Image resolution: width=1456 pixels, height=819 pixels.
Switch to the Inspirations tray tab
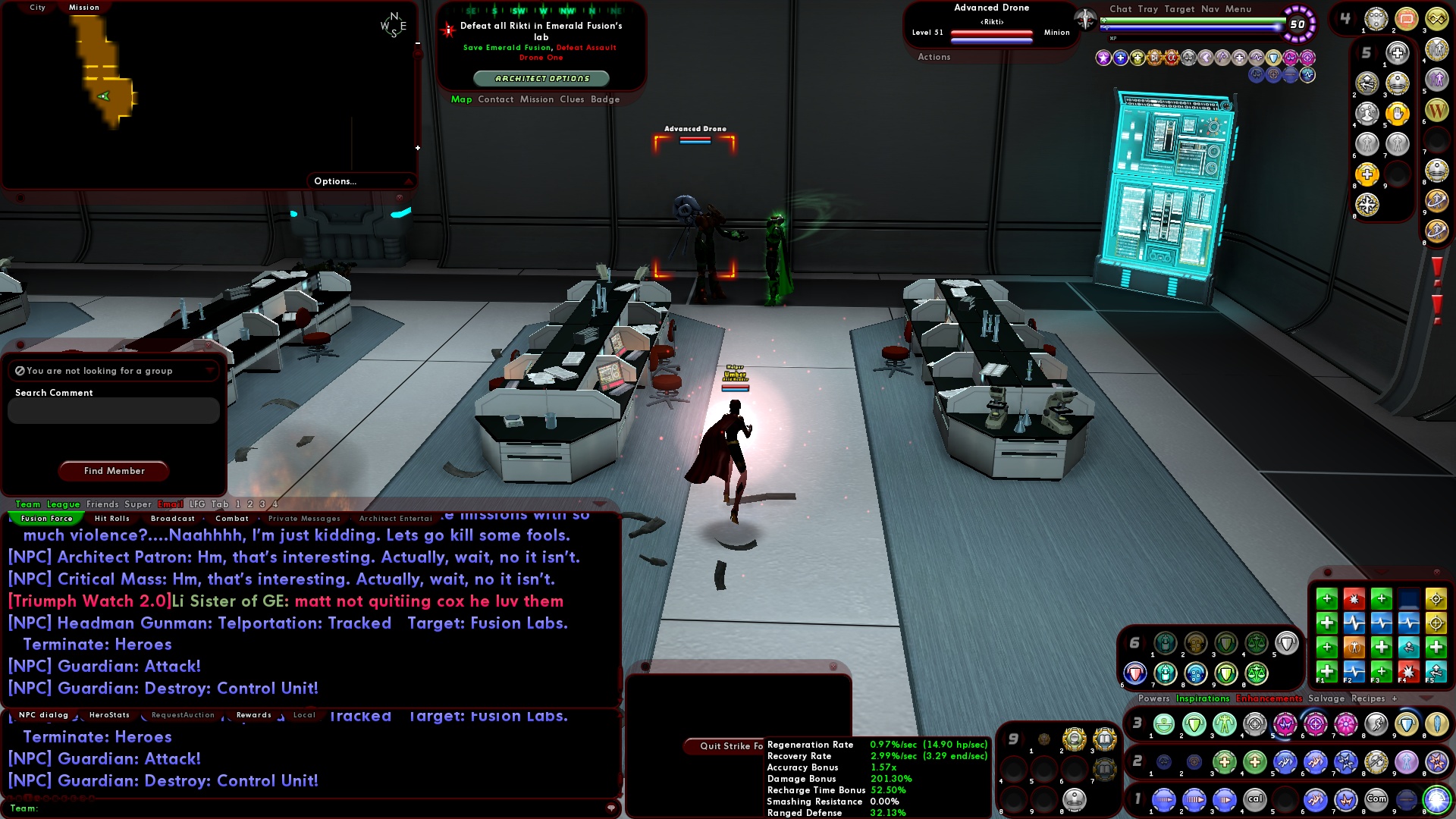[1202, 698]
